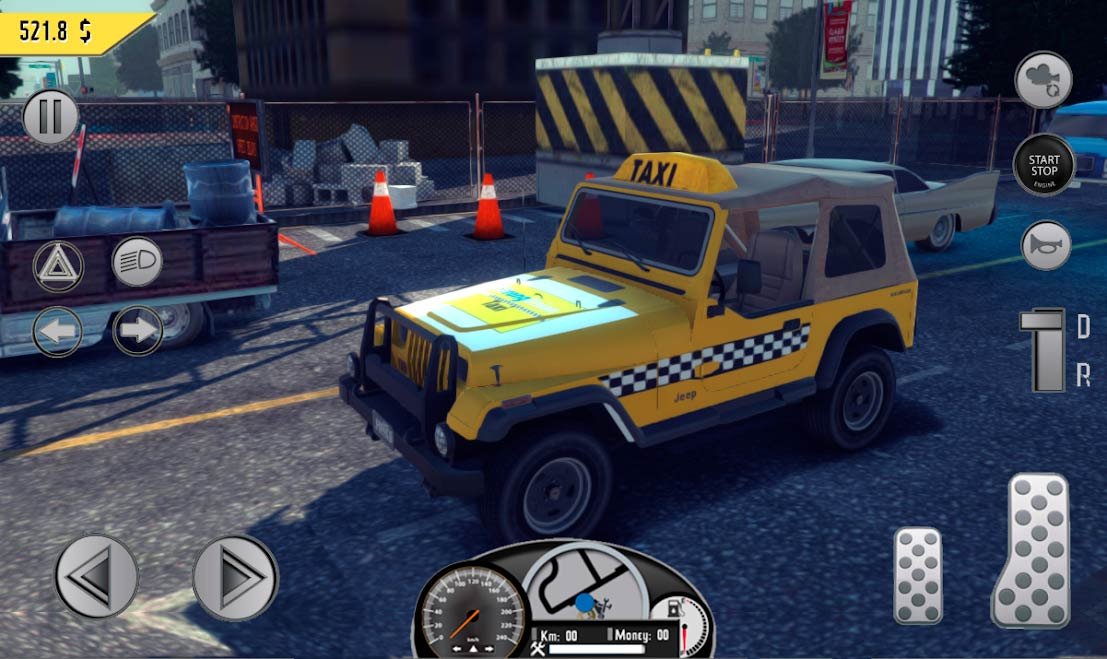Shift the gear selector lever

coord(1047,349)
